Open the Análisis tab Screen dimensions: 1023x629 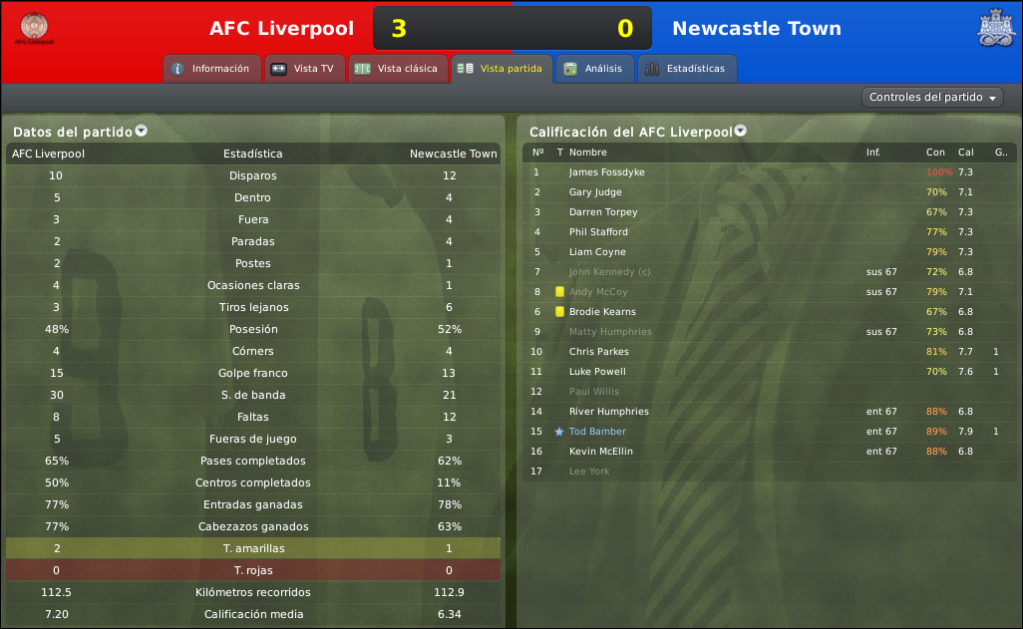click(x=594, y=69)
